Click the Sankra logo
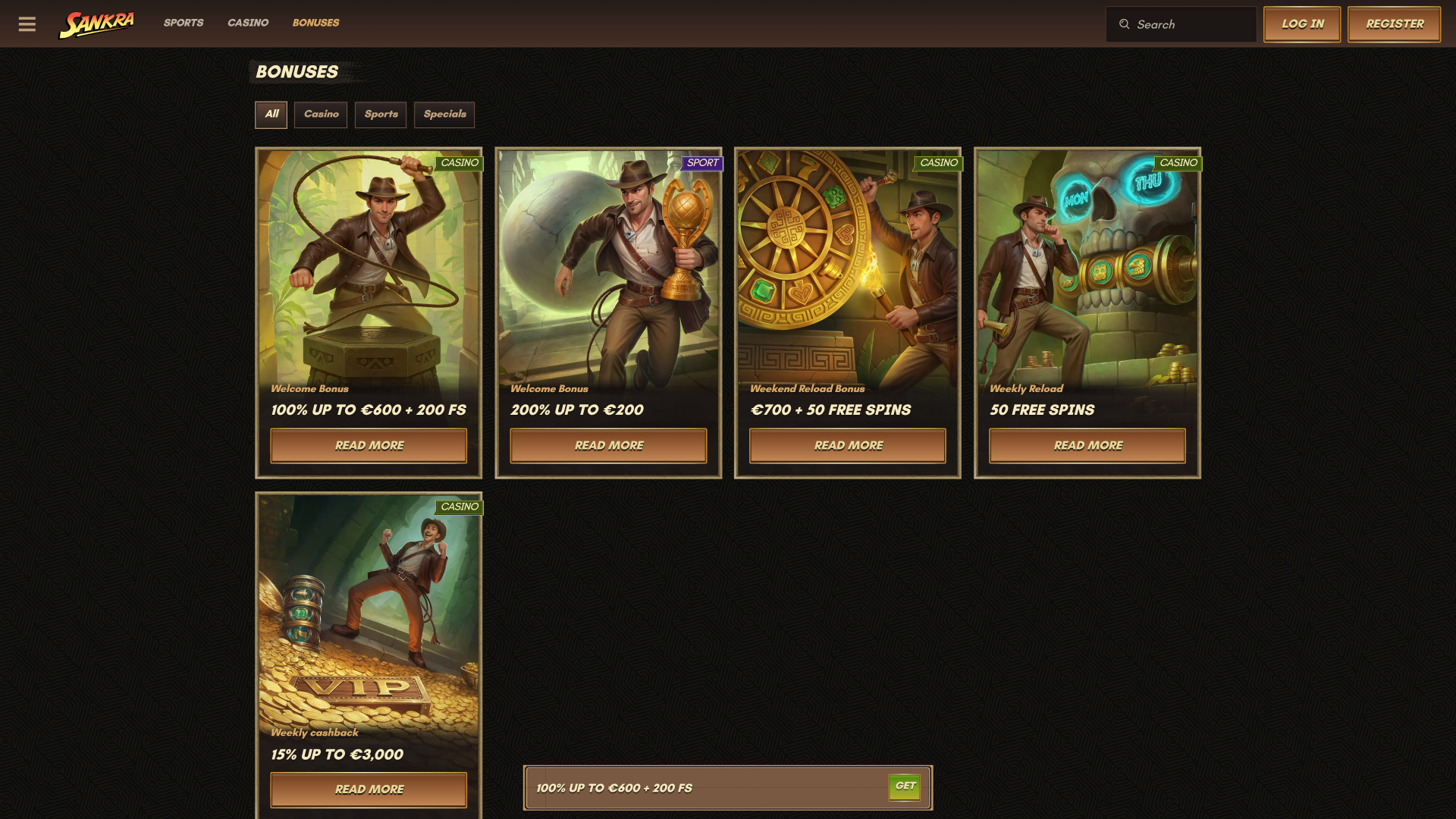The width and height of the screenshot is (1456, 819). point(96,23)
